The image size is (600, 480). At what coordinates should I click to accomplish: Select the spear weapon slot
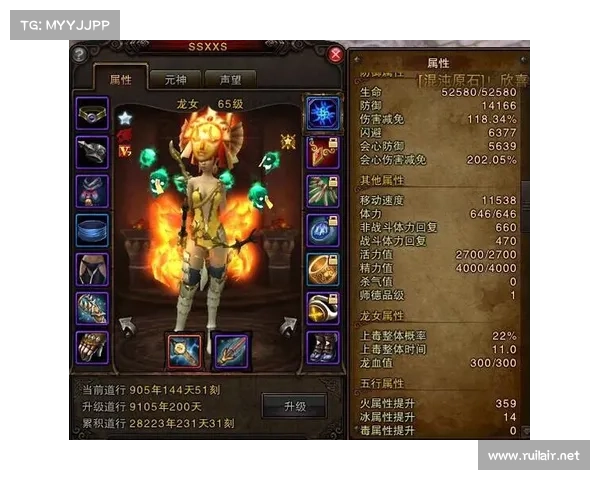232,351
